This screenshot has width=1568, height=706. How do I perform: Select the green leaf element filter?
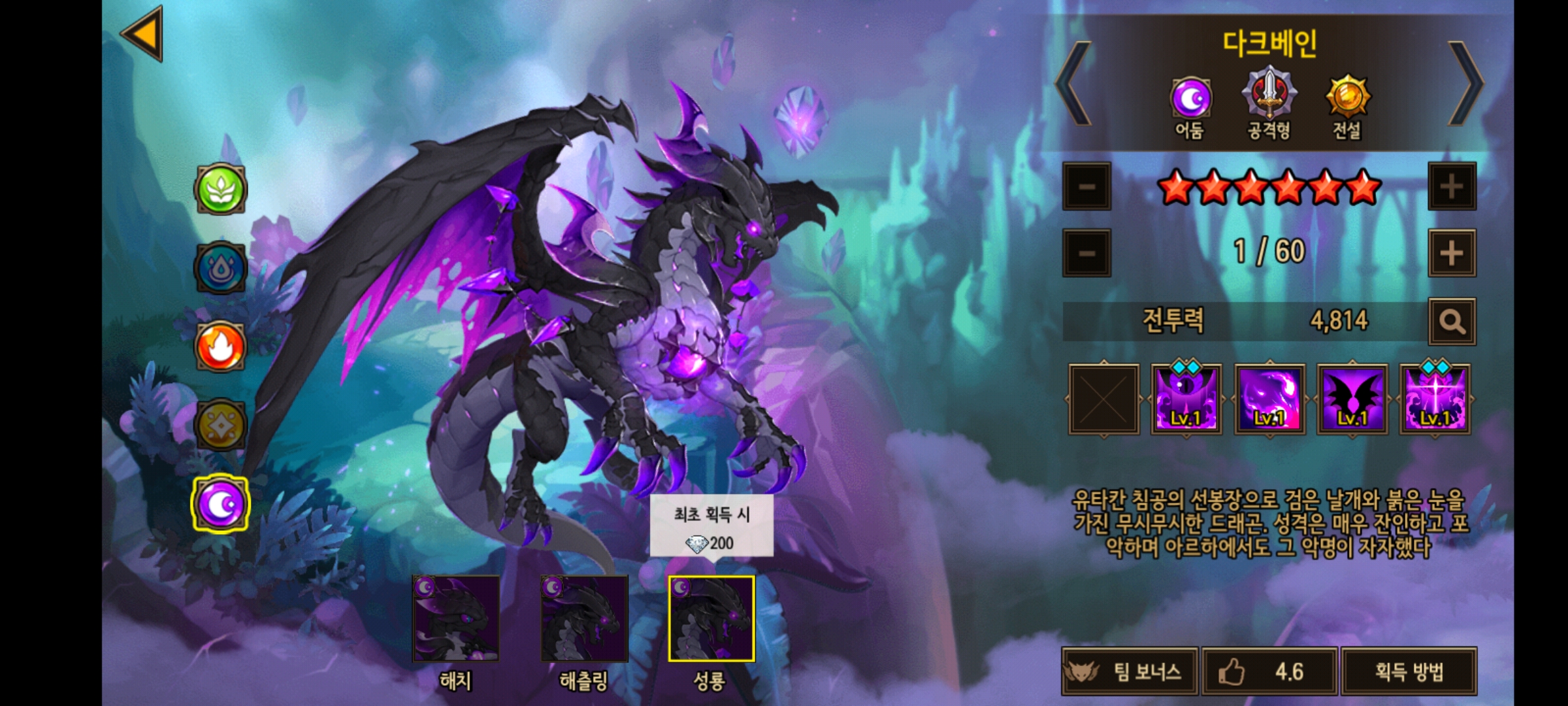pyautogui.click(x=221, y=189)
